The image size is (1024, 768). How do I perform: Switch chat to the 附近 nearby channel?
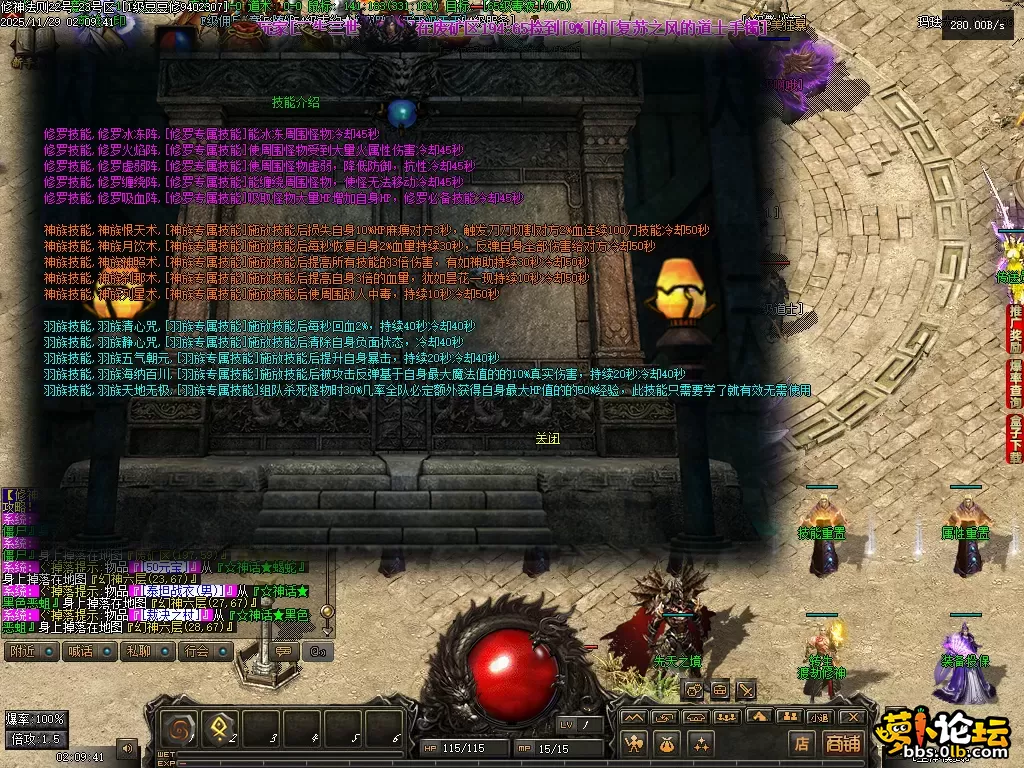[22, 651]
